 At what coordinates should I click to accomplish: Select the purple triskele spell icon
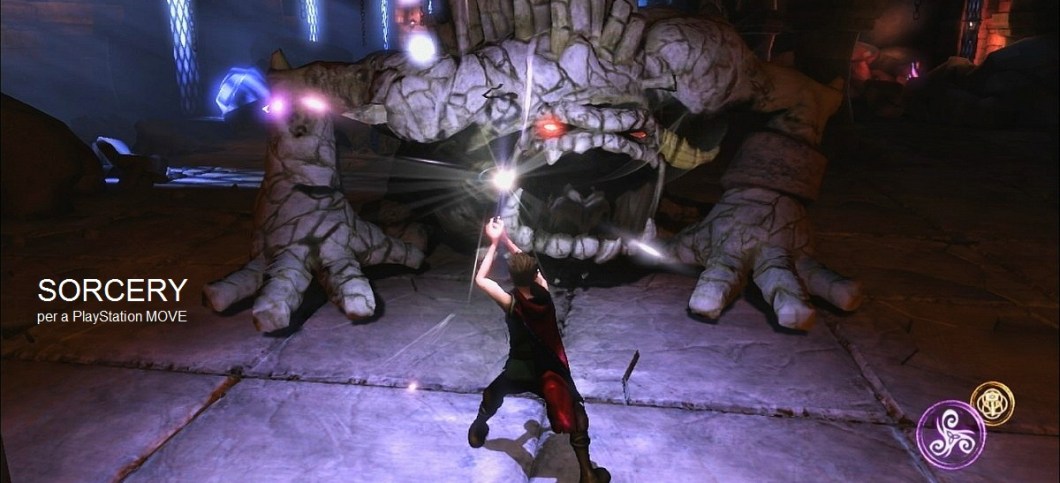point(950,434)
